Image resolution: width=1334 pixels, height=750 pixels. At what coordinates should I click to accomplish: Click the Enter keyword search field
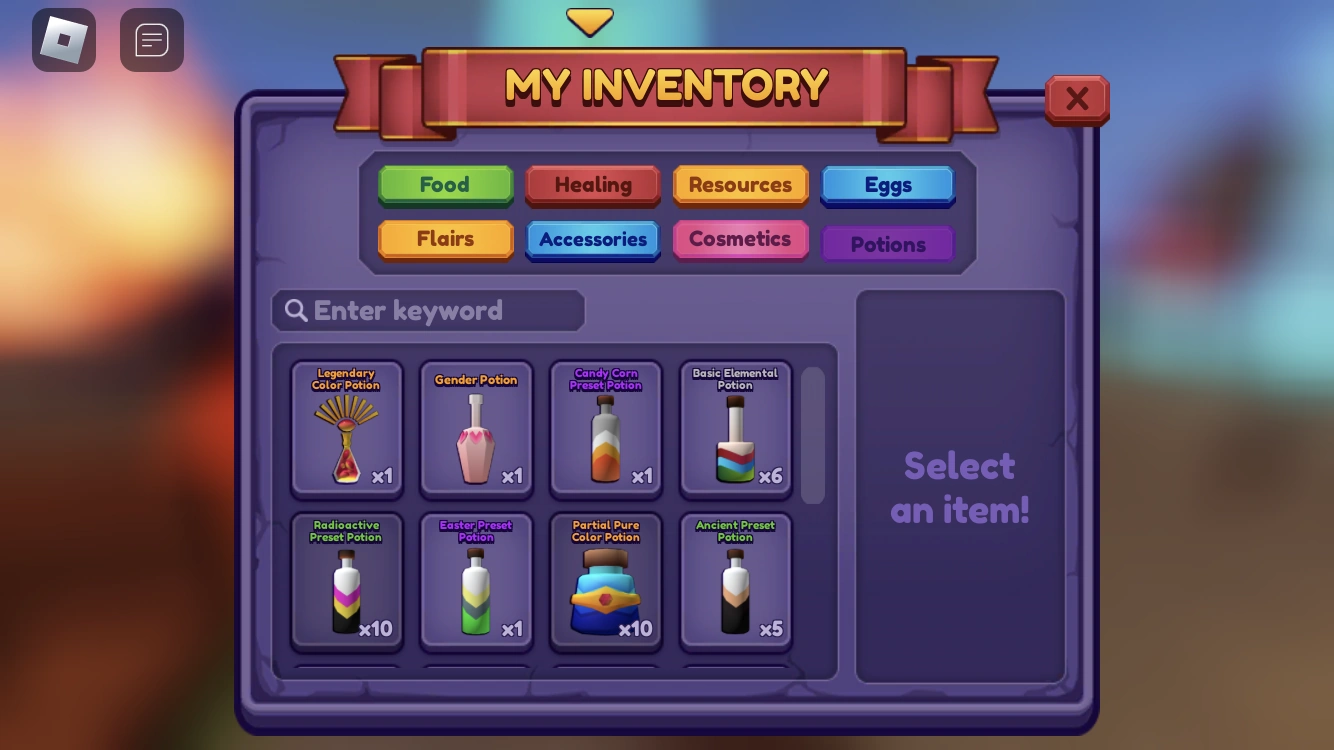pyautogui.click(x=428, y=310)
